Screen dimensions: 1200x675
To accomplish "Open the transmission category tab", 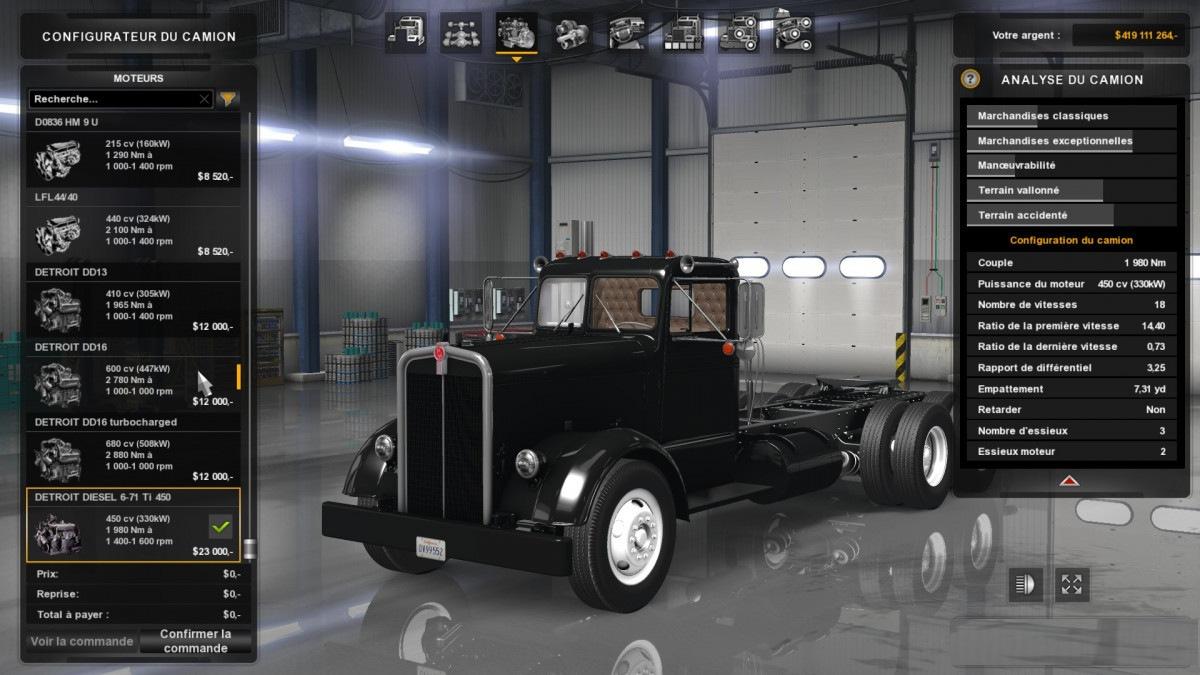I will click(x=571, y=33).
